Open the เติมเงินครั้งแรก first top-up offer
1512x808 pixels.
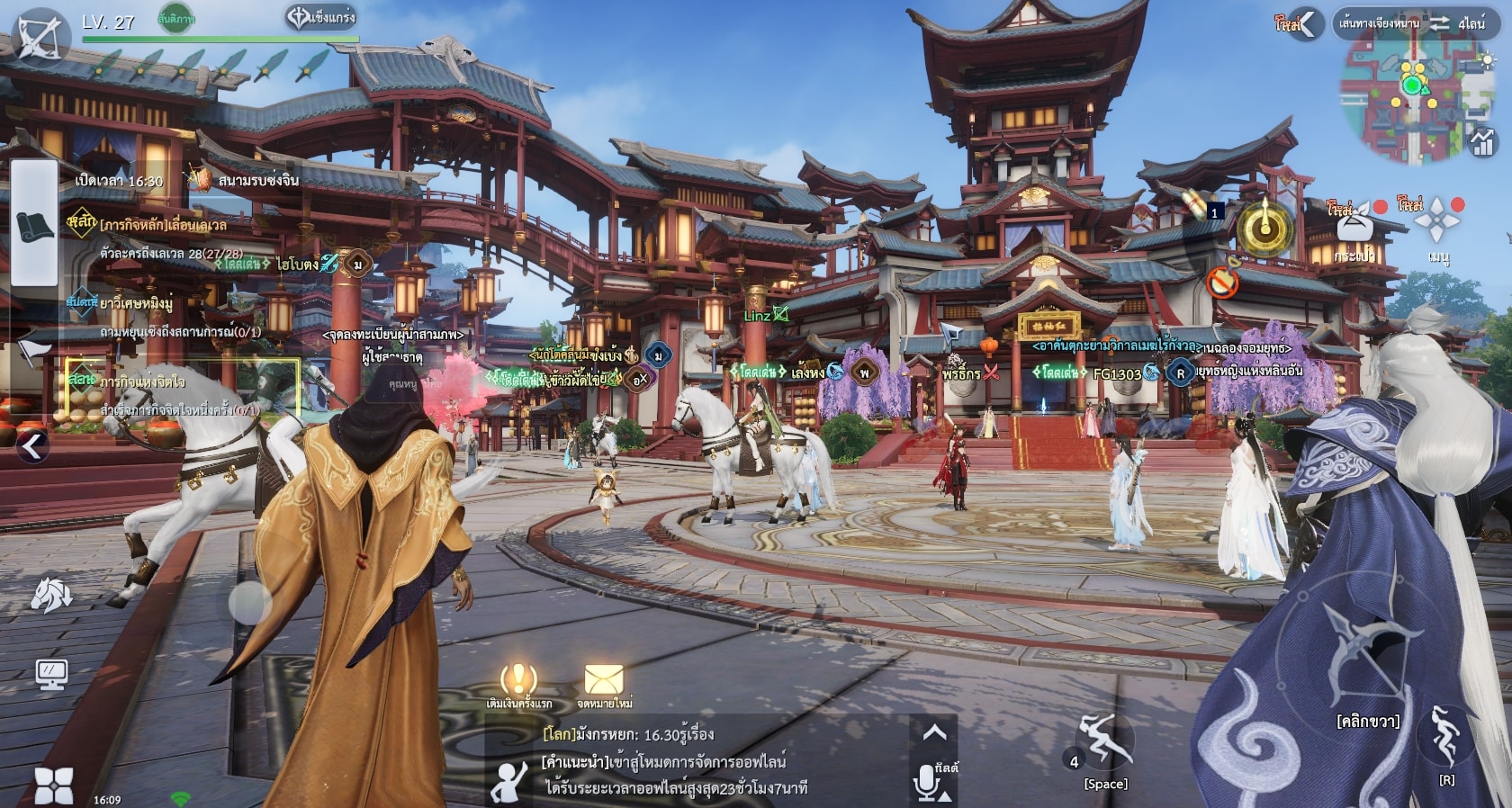click(518, 686)
